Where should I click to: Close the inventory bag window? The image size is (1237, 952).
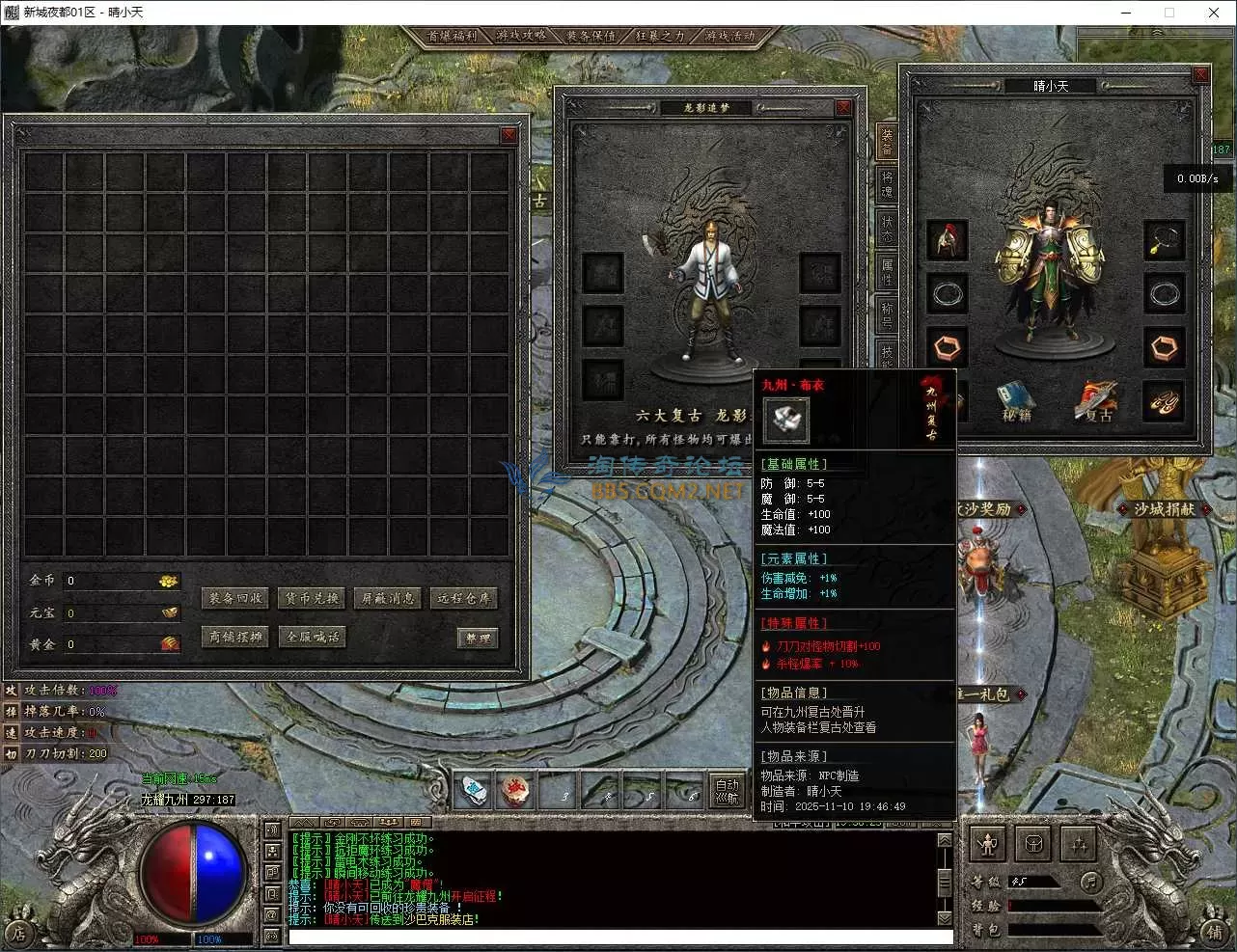tap(509, 136)
